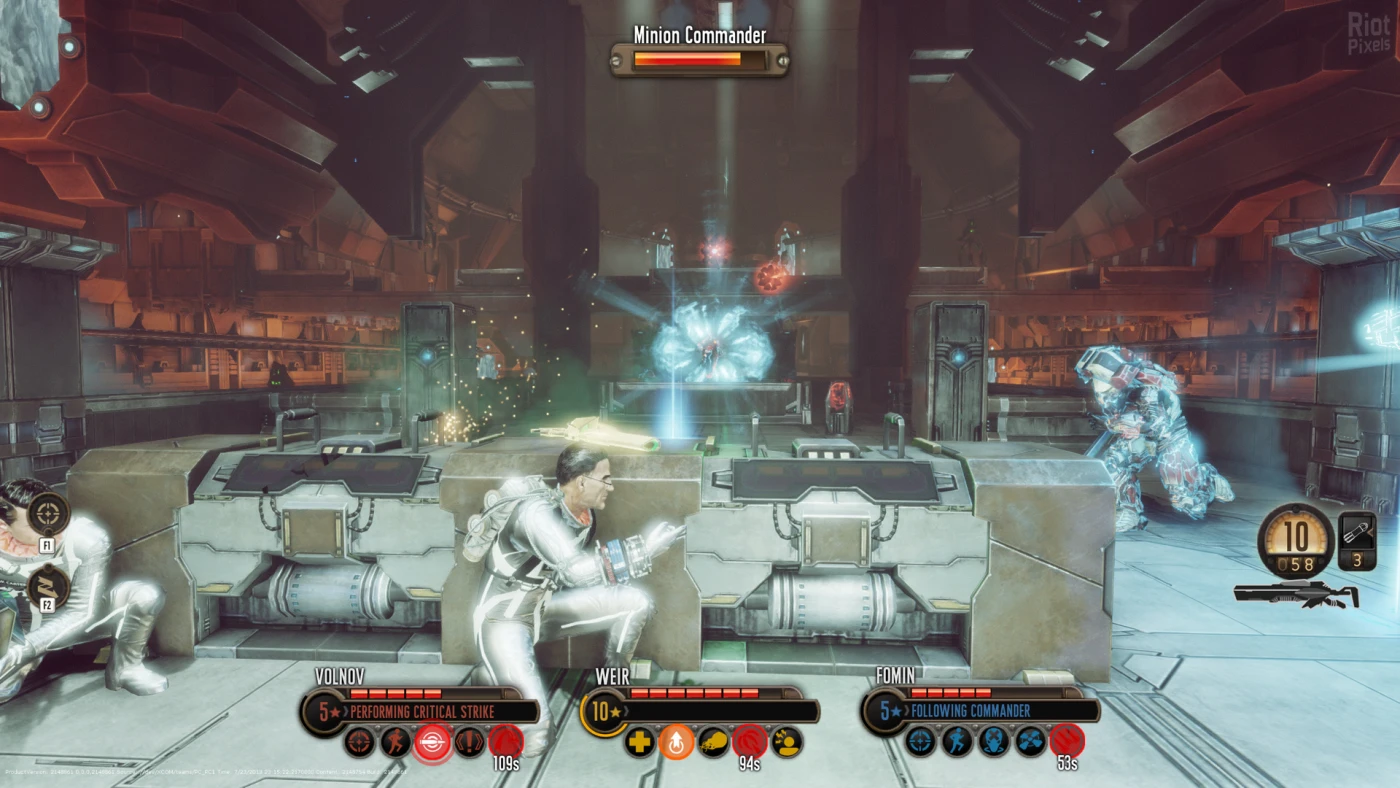
Task: Use Weir's orange upward arrow ability
Action: click(676, 742)
